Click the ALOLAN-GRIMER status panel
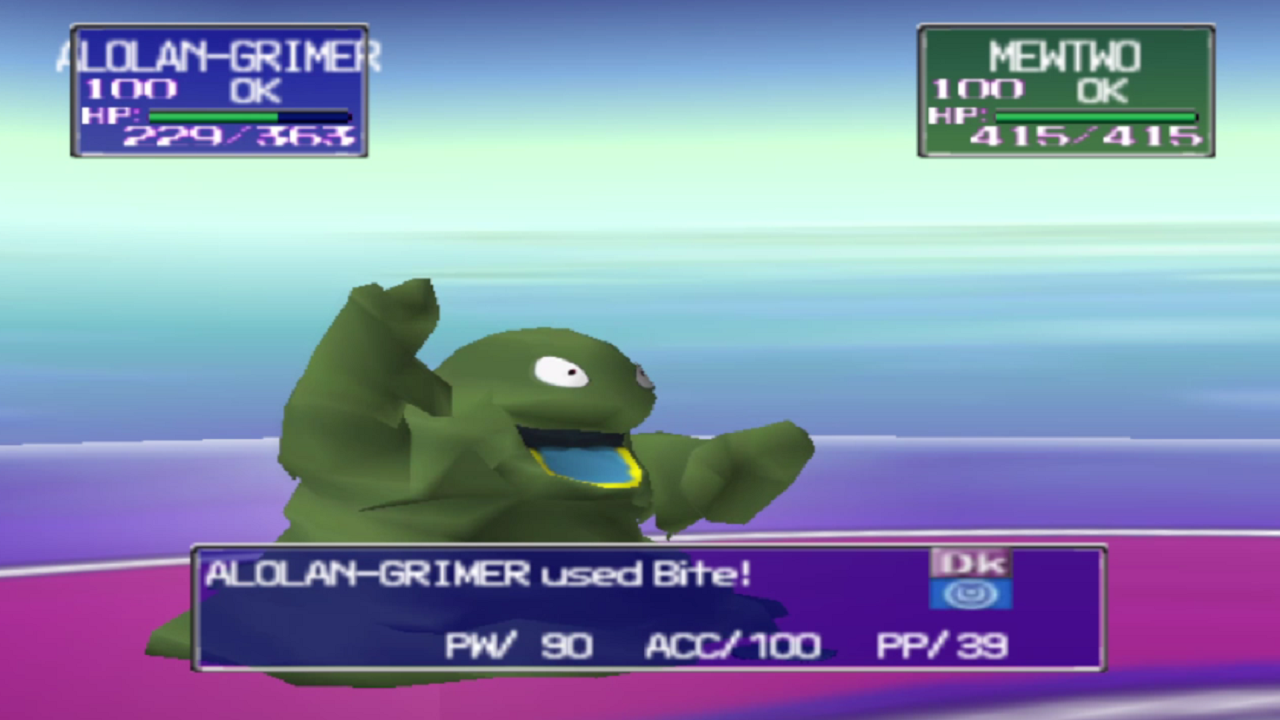The width and height of the screenshot is (1280, 720). [218, 92]
